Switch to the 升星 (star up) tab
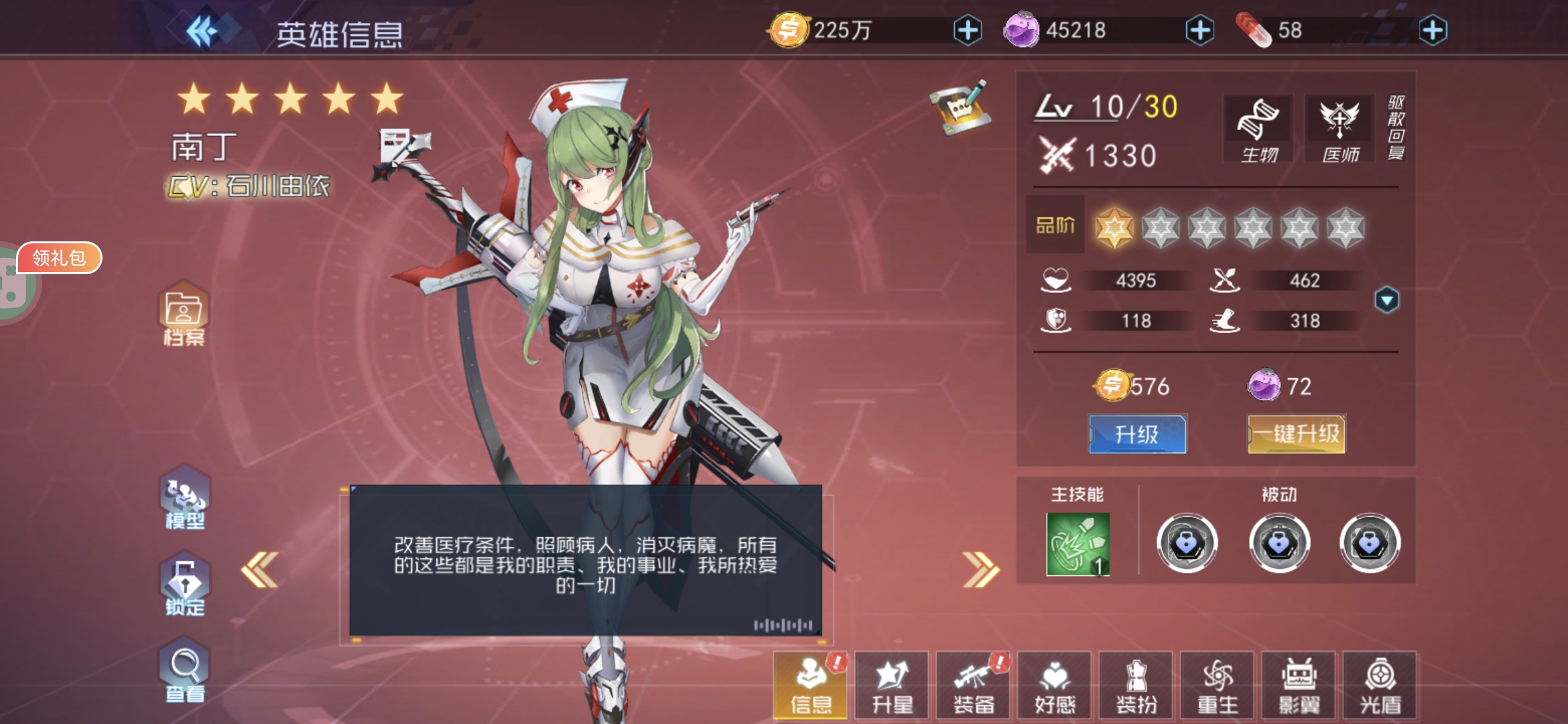 (x=893, y=685)
